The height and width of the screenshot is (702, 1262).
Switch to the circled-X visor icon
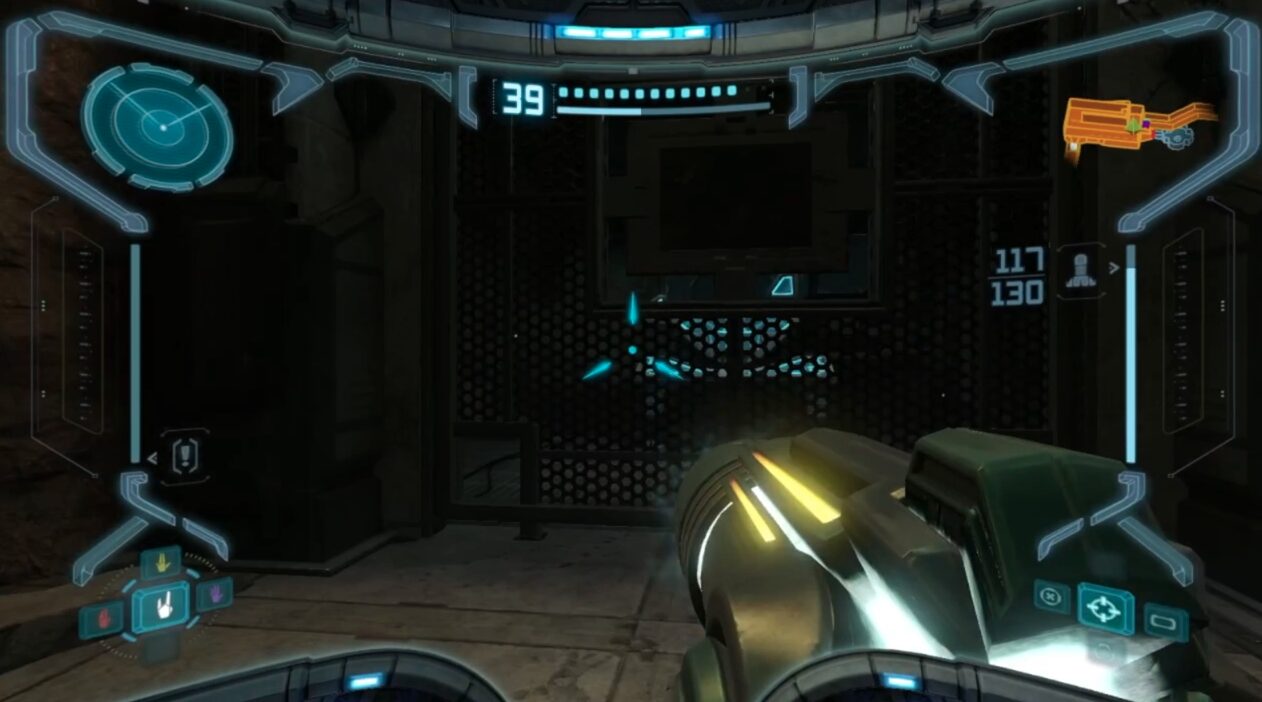[x=1050, y=596]
